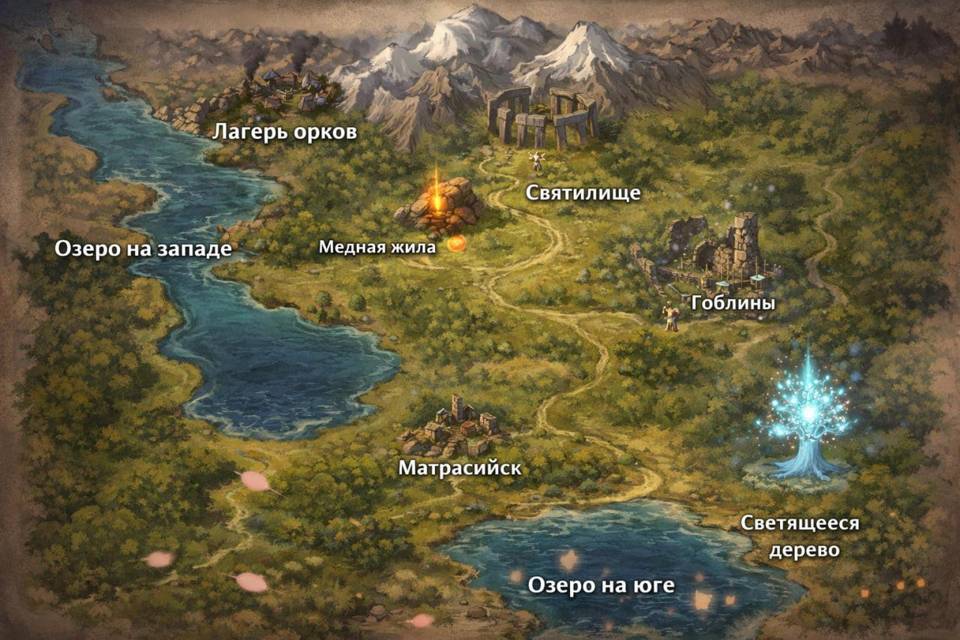Screen dimensions: 960x640
Task: Click the Матрасийск town label
Action: pyautogui.click(x=459, y=468)
